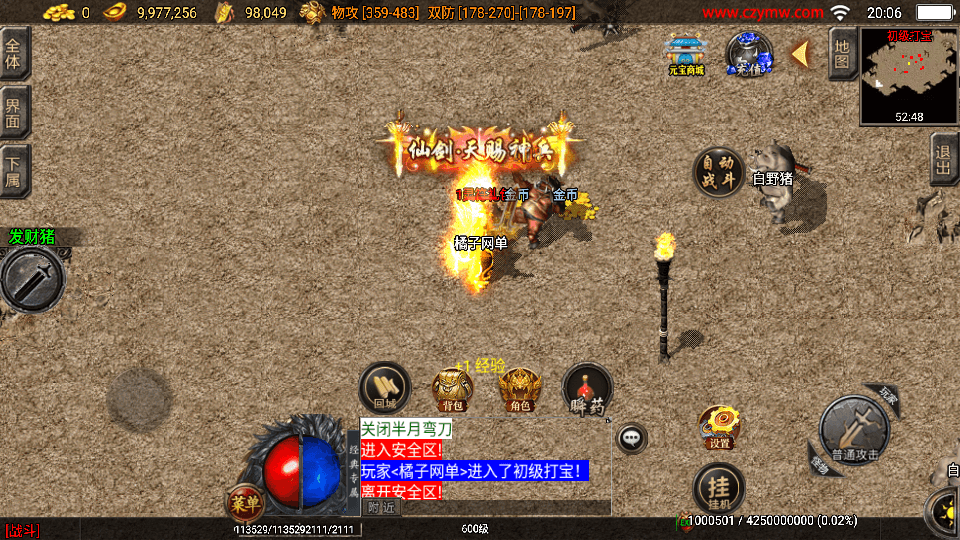
Task: Toggle 自动战斗 auto battle
Action: pyautogui.click(x=719, y=172)
